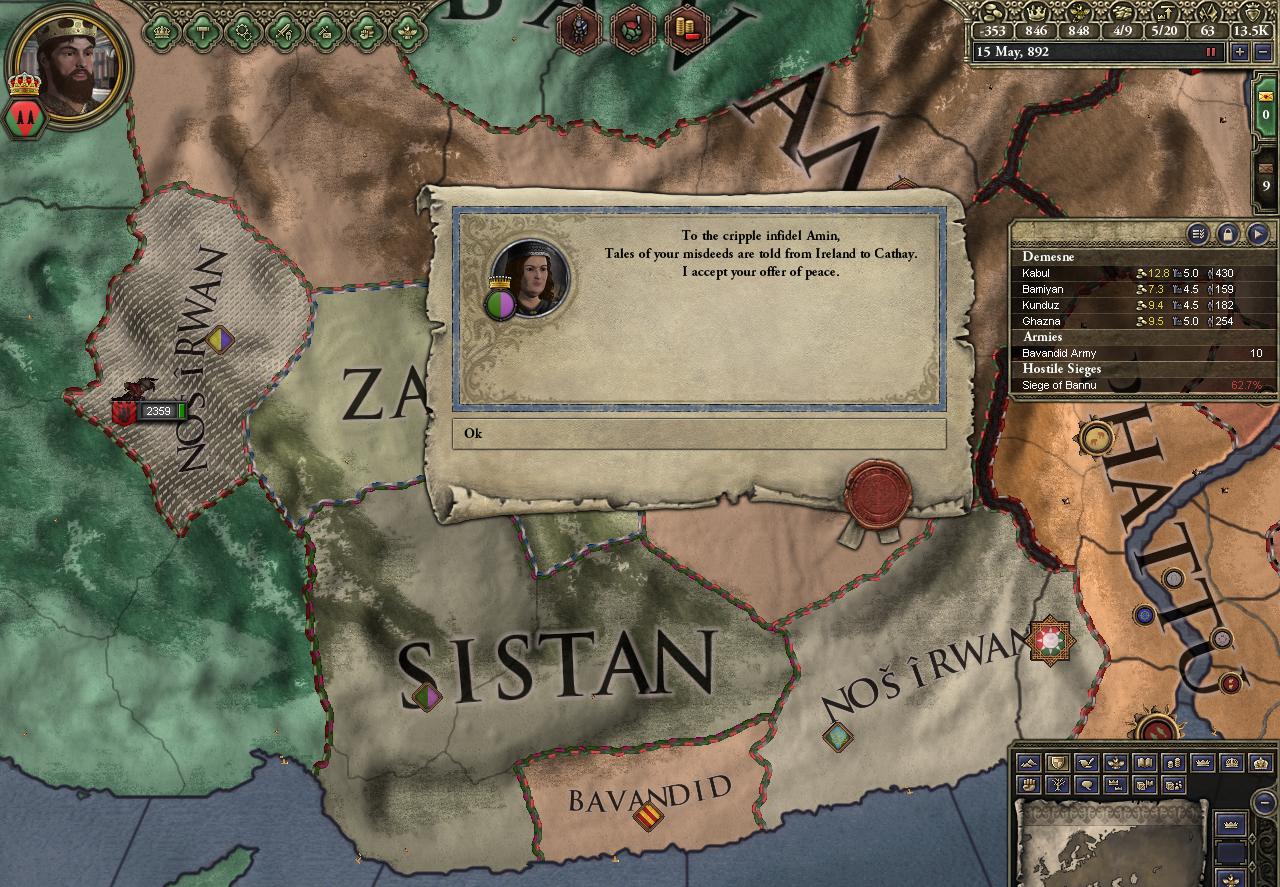Collapse the outliner with the arrow button
The height and width of the screenshot is (887, 1280).
(x=1258, y=234)
